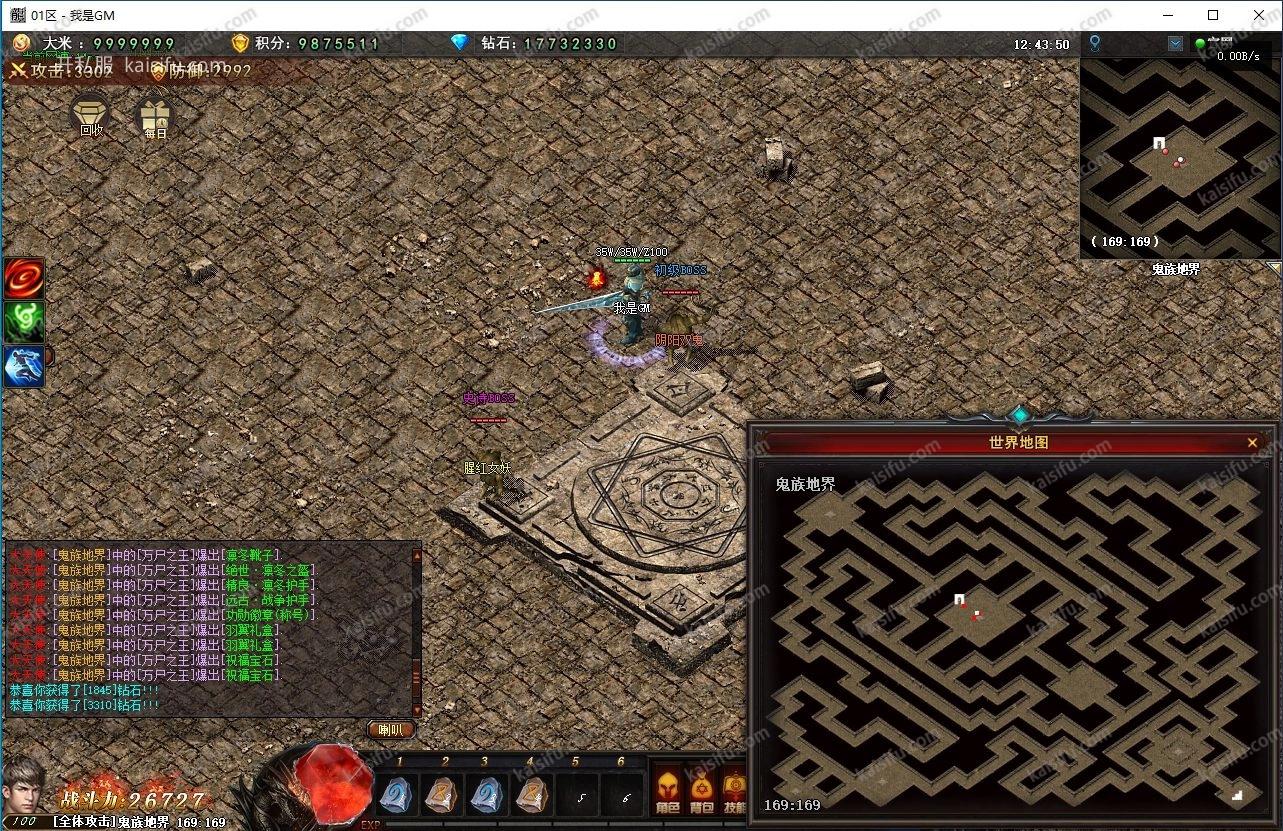Activate the blue dashing warrior skill
1283x831 pixels.
click(24, 366)
